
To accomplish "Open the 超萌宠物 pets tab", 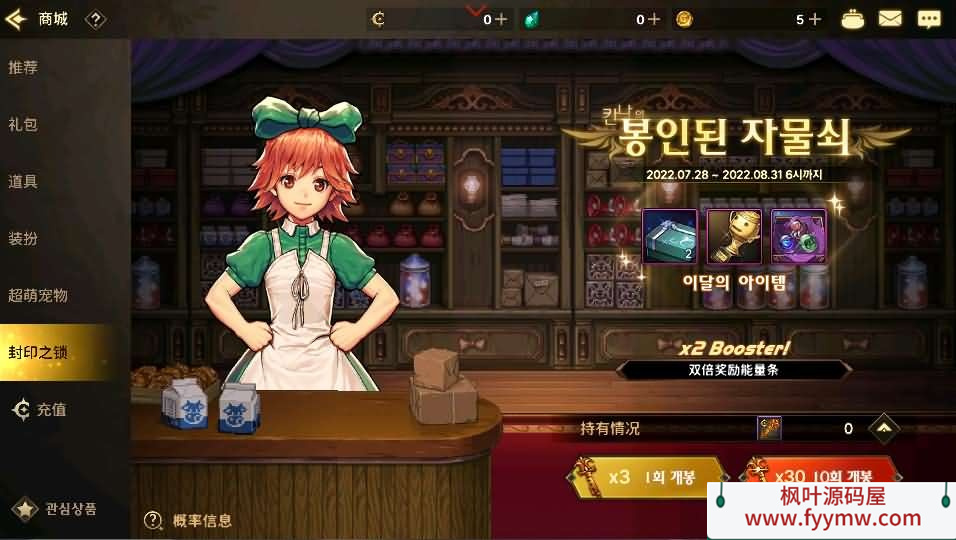I will coord(38,296).
